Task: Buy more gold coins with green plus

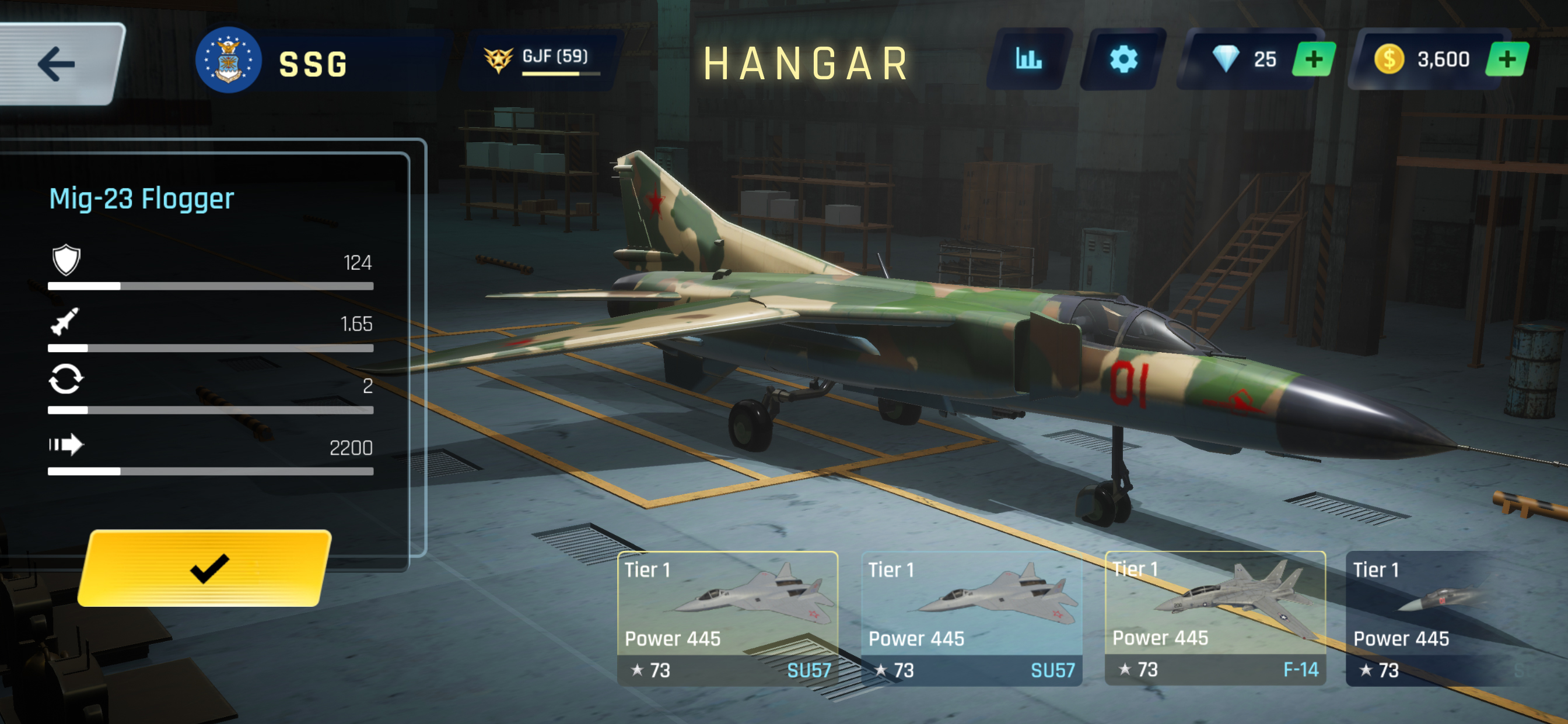Action: click(x=1506, y=59)
